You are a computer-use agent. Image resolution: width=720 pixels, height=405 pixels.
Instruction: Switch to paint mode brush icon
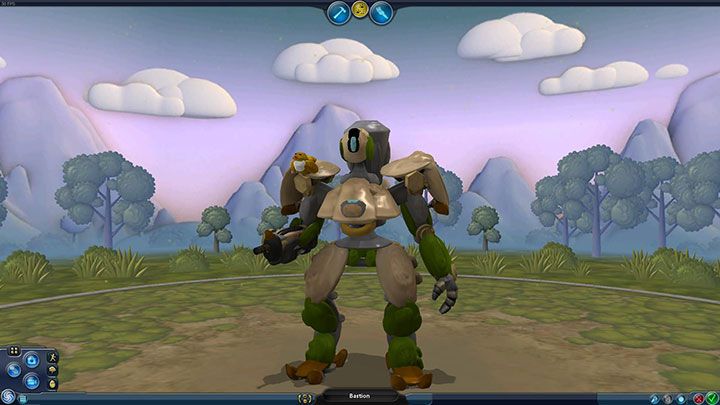point(382,12)
